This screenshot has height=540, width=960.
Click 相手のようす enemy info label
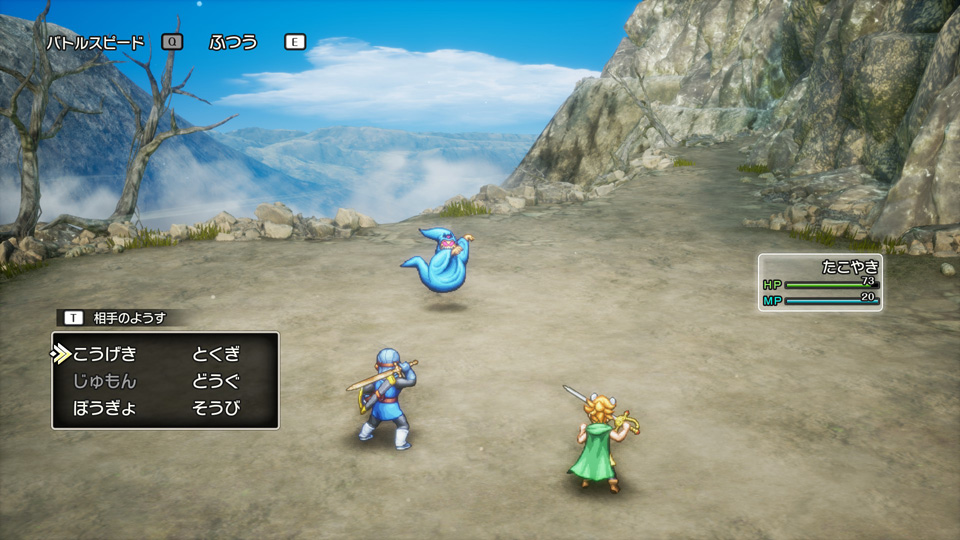[x=129, y=318]
